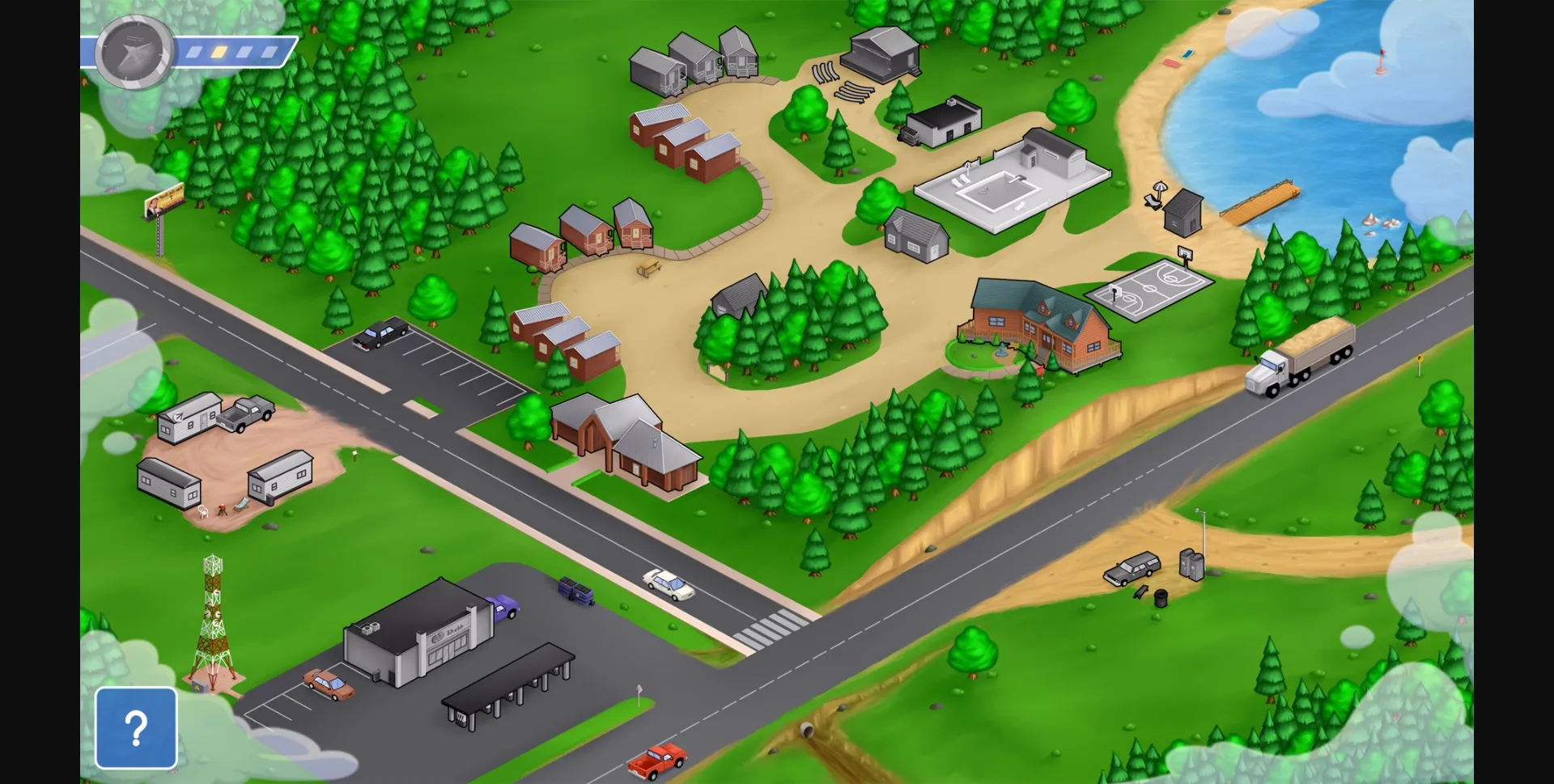This screenshot has width=1554, height=784.
Task: Click the question mark help button
Action: (x=135, y=727)
